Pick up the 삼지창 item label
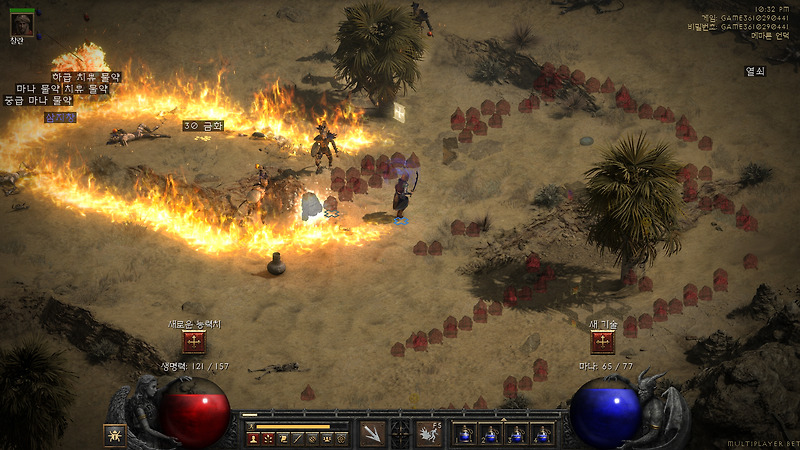Viewport: 800px width, 450px height. pyautogui.click(x=59, y=116)
